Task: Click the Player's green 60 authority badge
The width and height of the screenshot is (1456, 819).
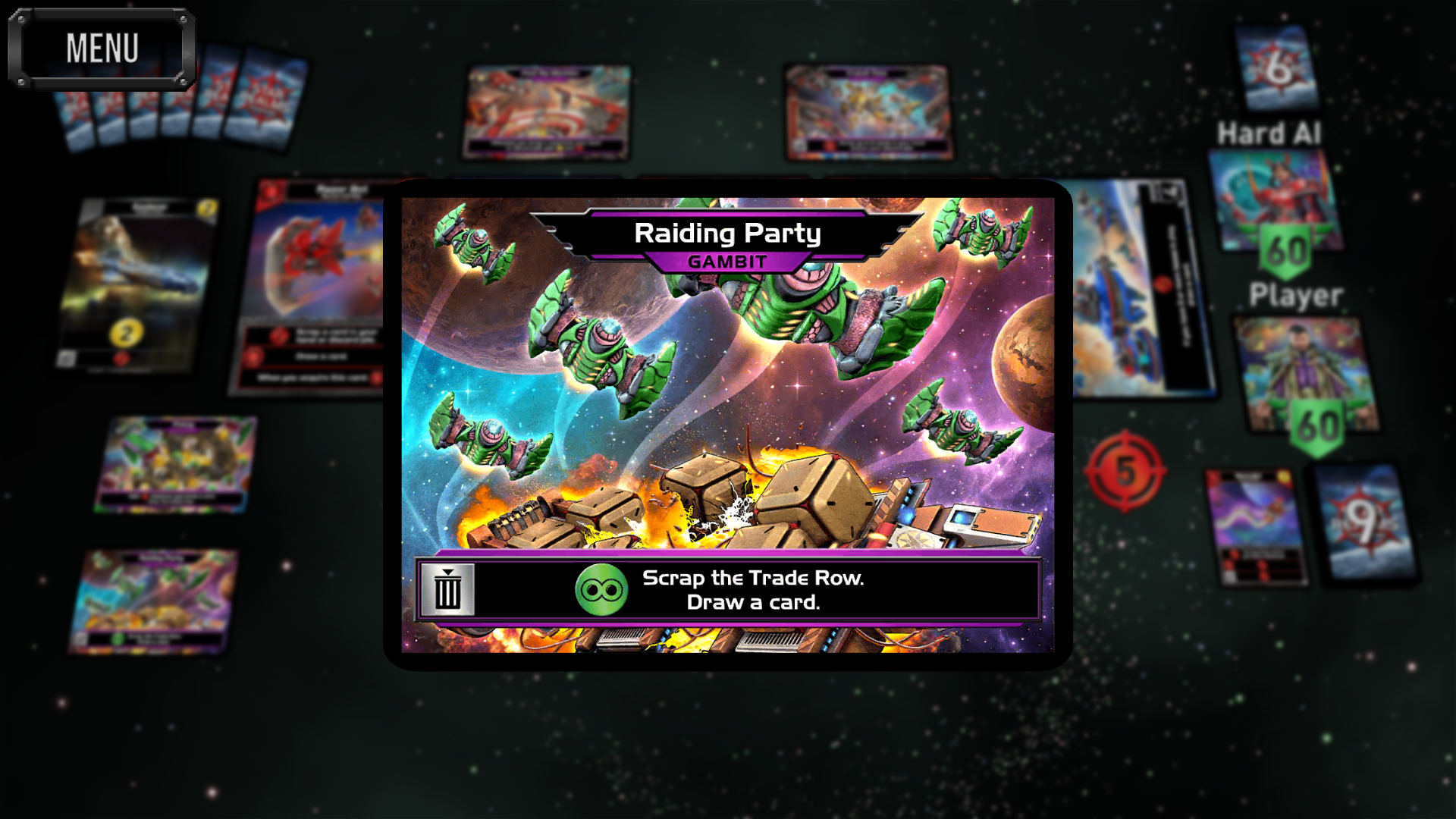Action: (1316, 425)
